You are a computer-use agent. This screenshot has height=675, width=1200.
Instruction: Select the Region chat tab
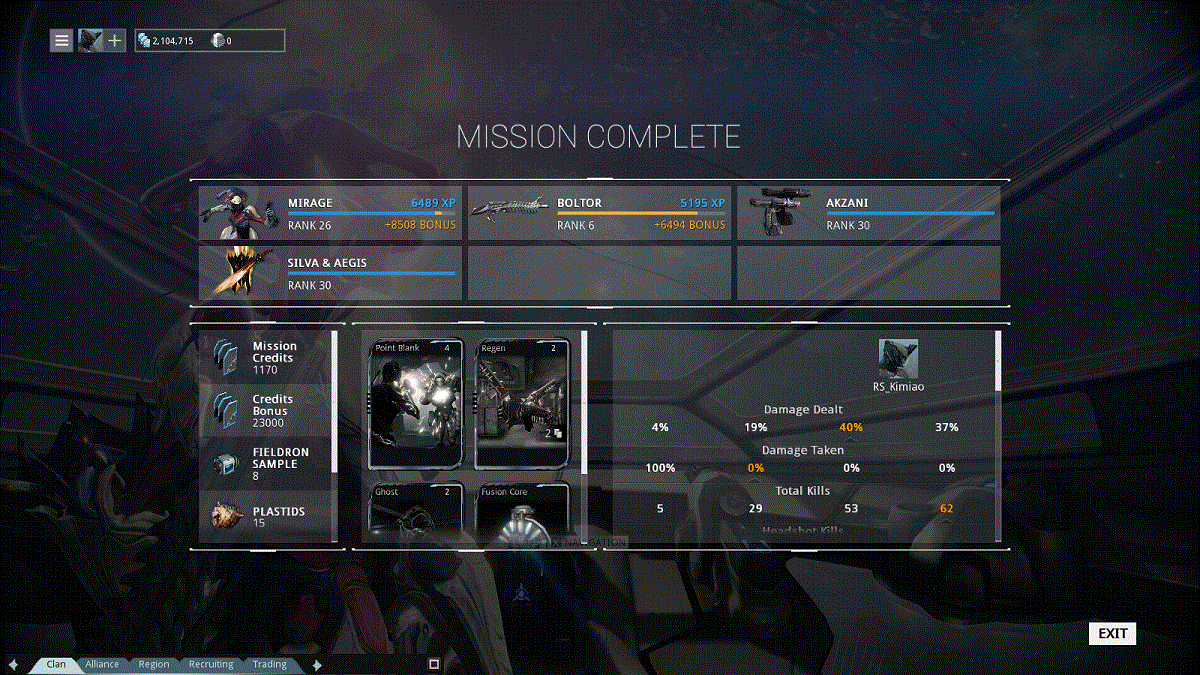coord(154,664)
